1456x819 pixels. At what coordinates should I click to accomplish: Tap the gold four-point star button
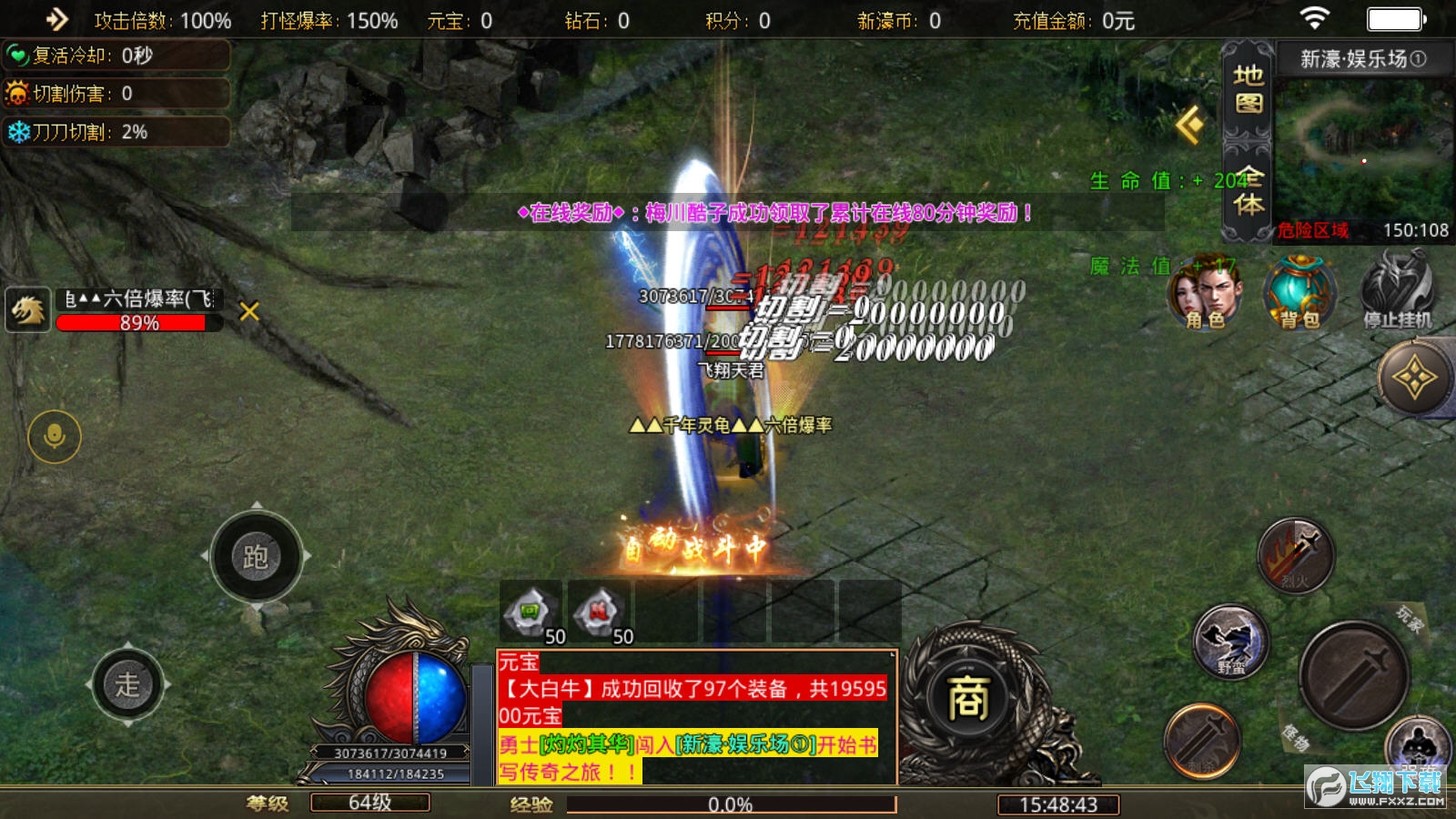(1414, 378)
